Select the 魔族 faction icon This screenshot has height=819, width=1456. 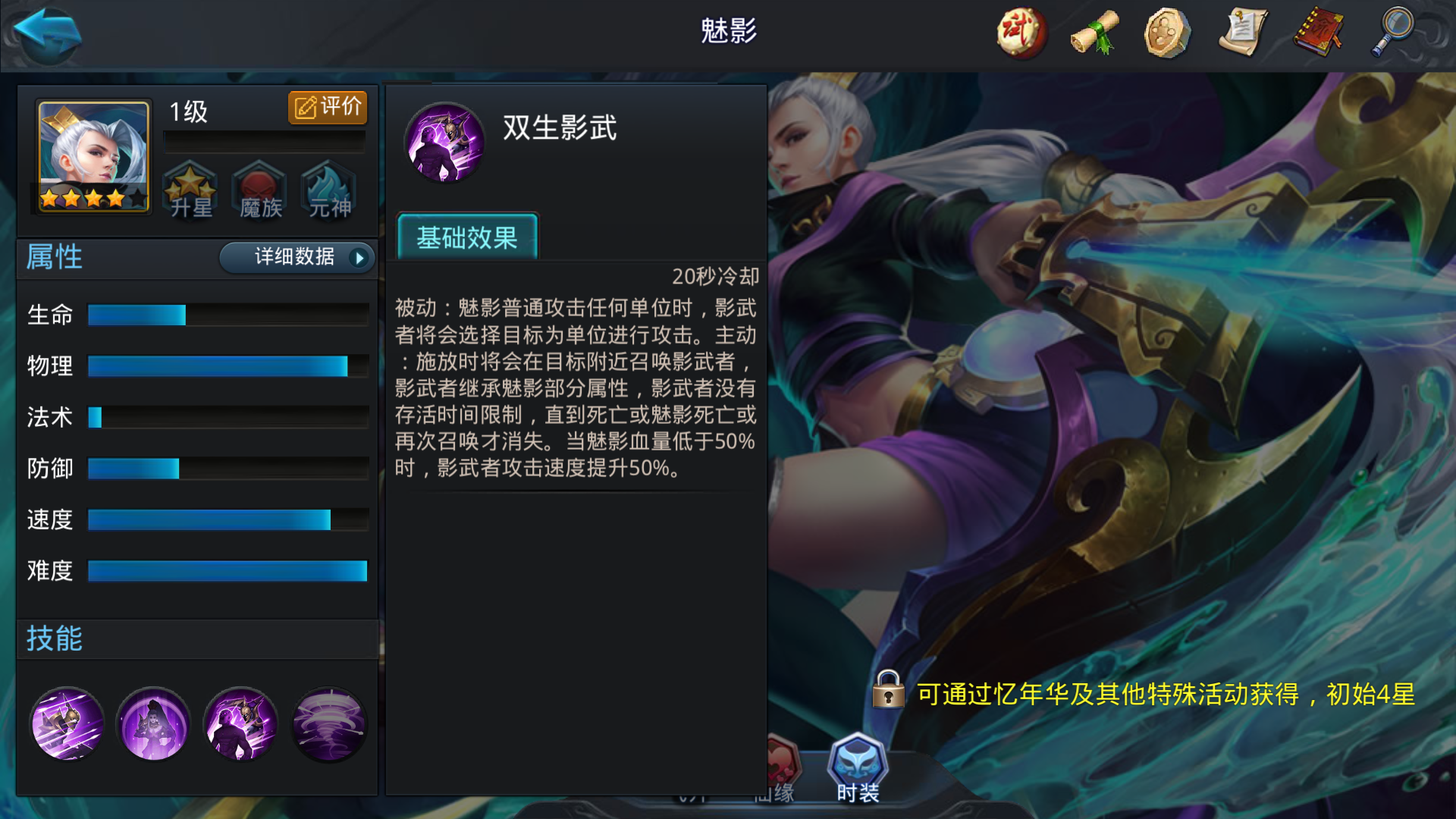click(x=259, y=191)
